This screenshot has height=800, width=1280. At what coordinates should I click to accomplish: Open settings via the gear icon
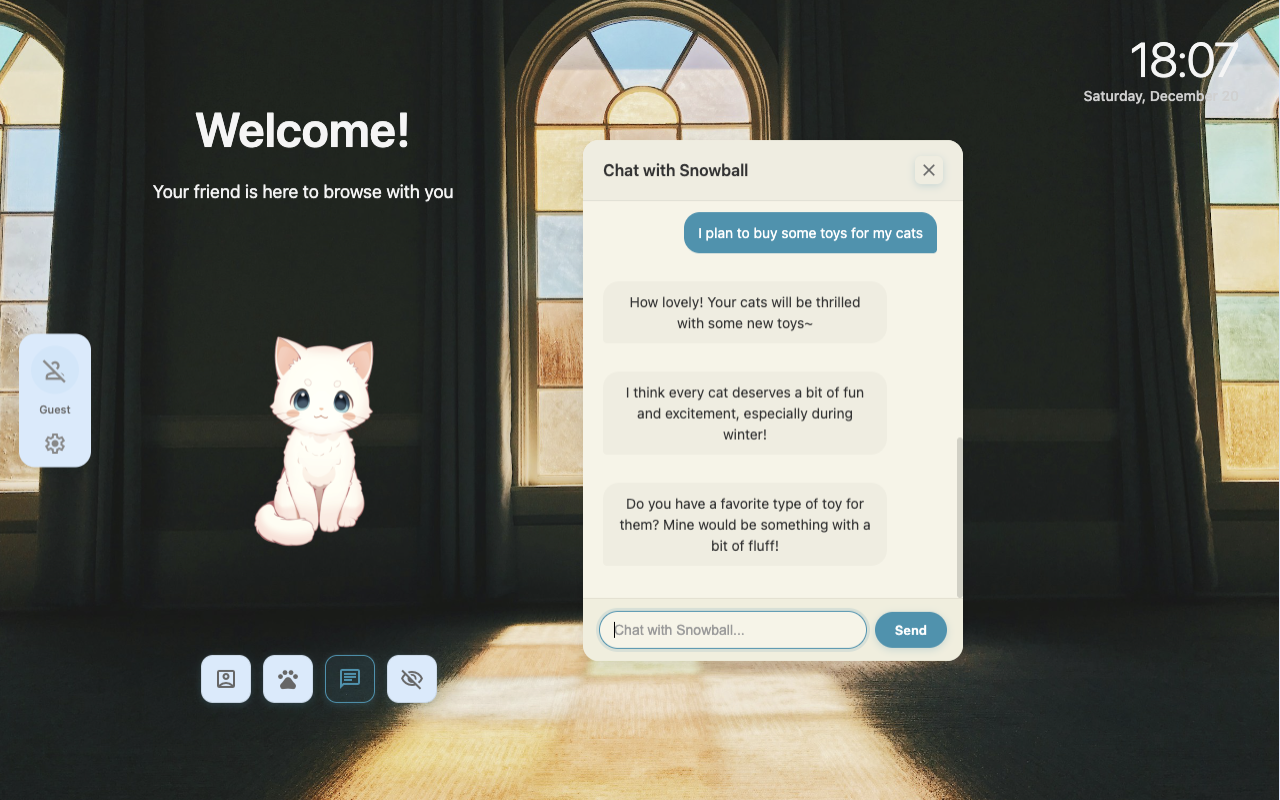[x=54, y=443]
